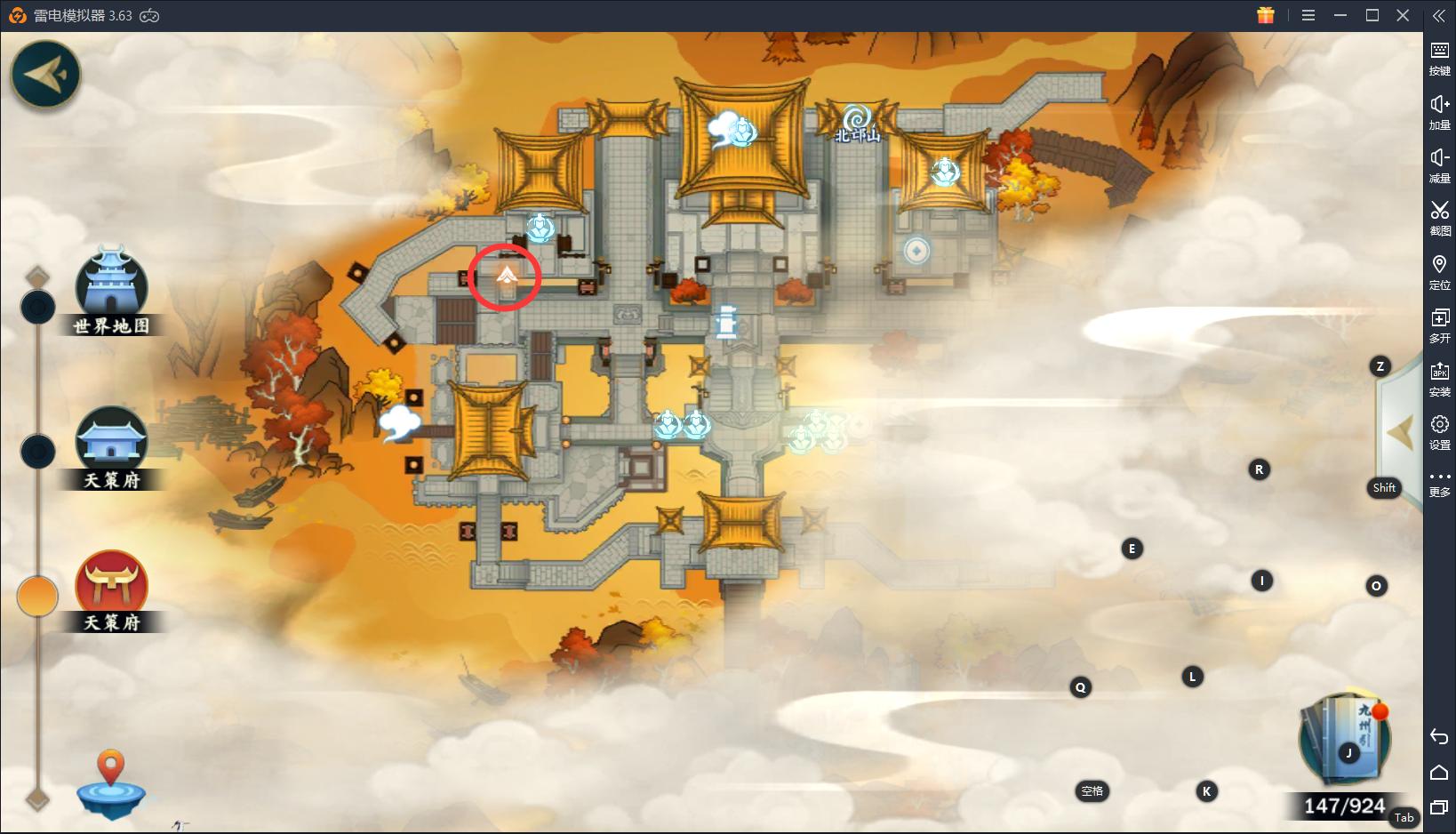Take a screenshot with the 截图 scissors button
The height and width of the screenshot is (834, 1456).
pyautogui.click(x=1439, y=217)
